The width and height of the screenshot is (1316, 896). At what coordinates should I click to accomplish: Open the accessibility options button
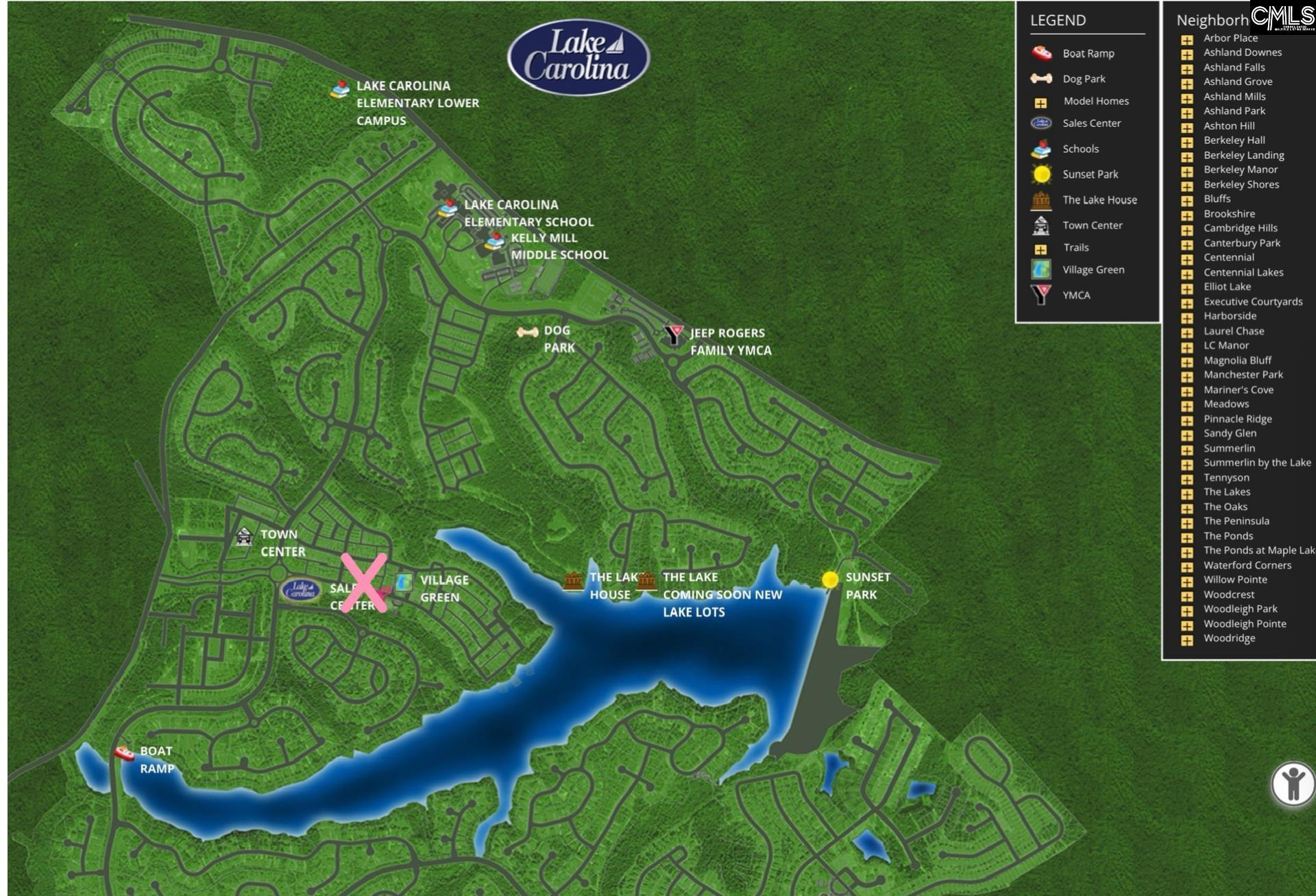(x=1293, y=784)
